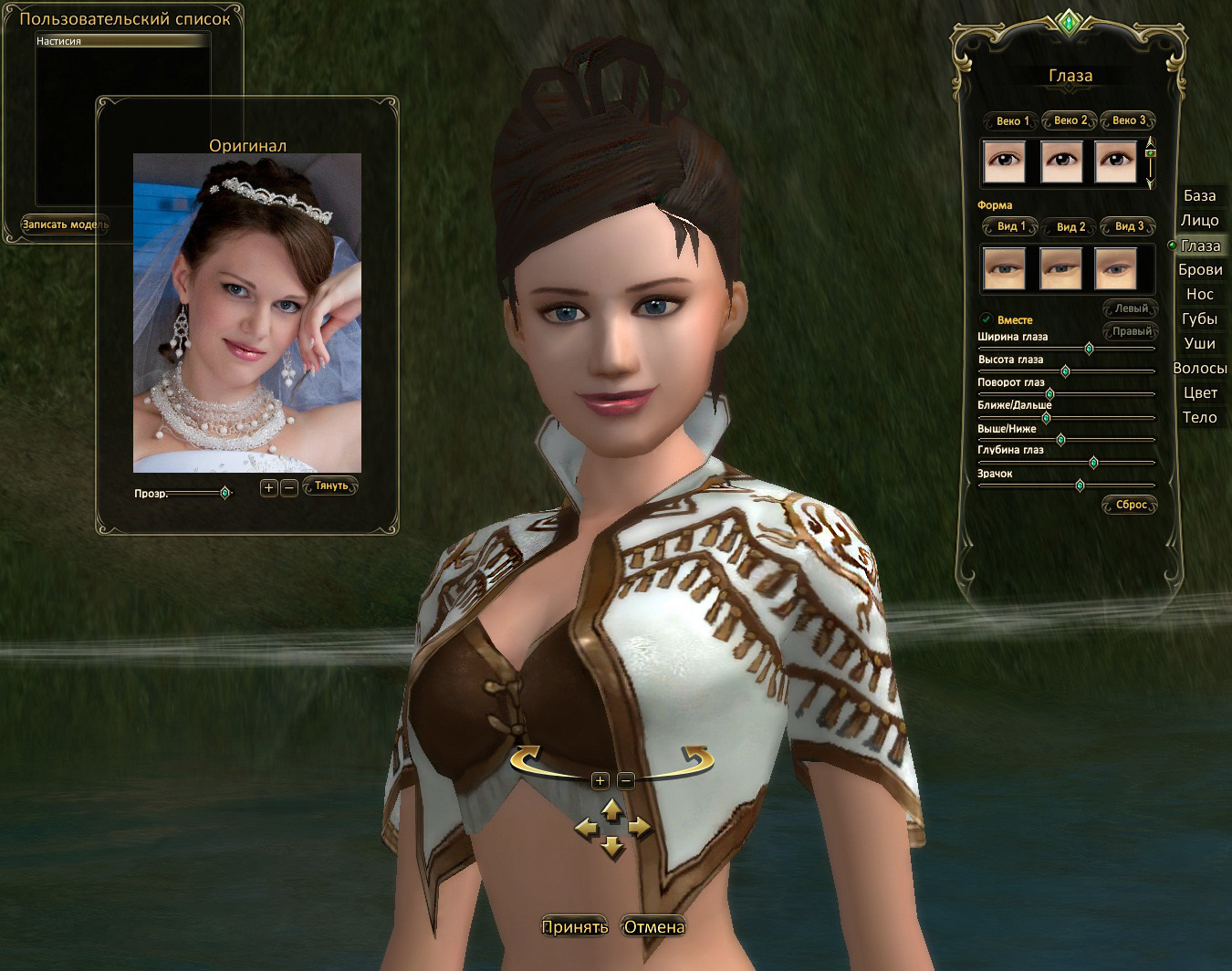Image resolution: width=1232 pixels, height=971 pixels.
Task: Click the Ширина глаза slider handle
Action: tap(1089, 349)
